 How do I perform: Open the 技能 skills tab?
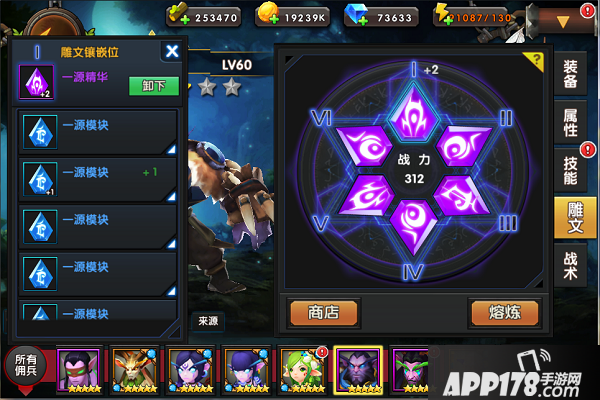(570, 170)
